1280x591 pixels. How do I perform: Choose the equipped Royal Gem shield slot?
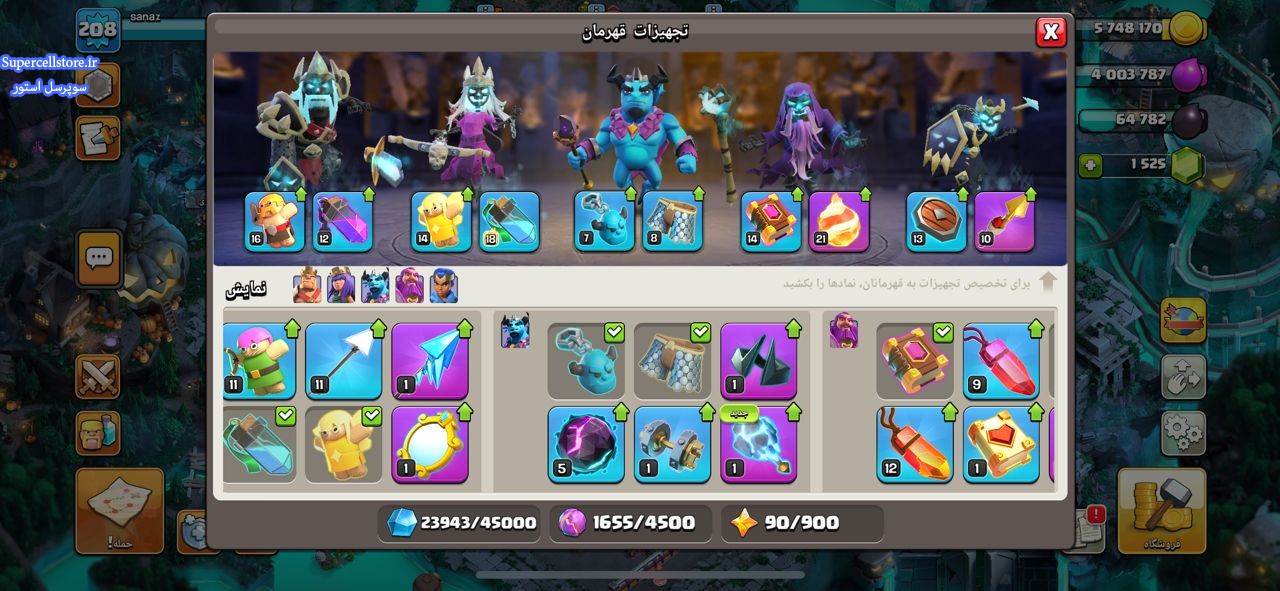coord(936,221)
